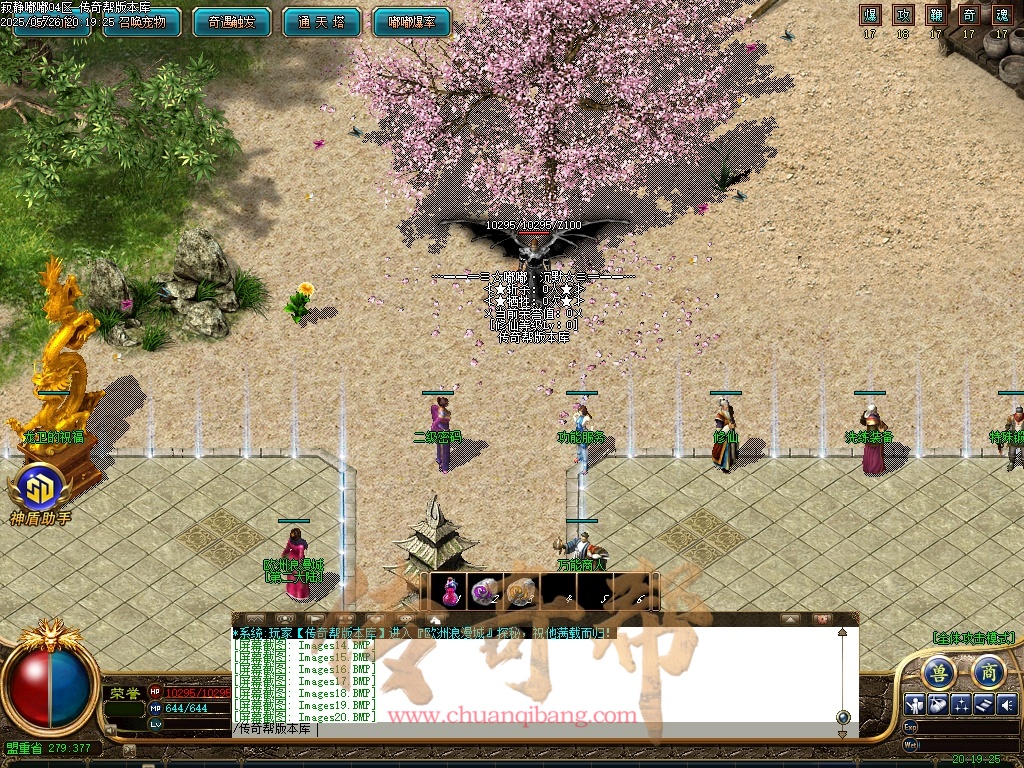1024x768 pixels.
Task: Use the pink potion in the hotbar
Action: 451,591
